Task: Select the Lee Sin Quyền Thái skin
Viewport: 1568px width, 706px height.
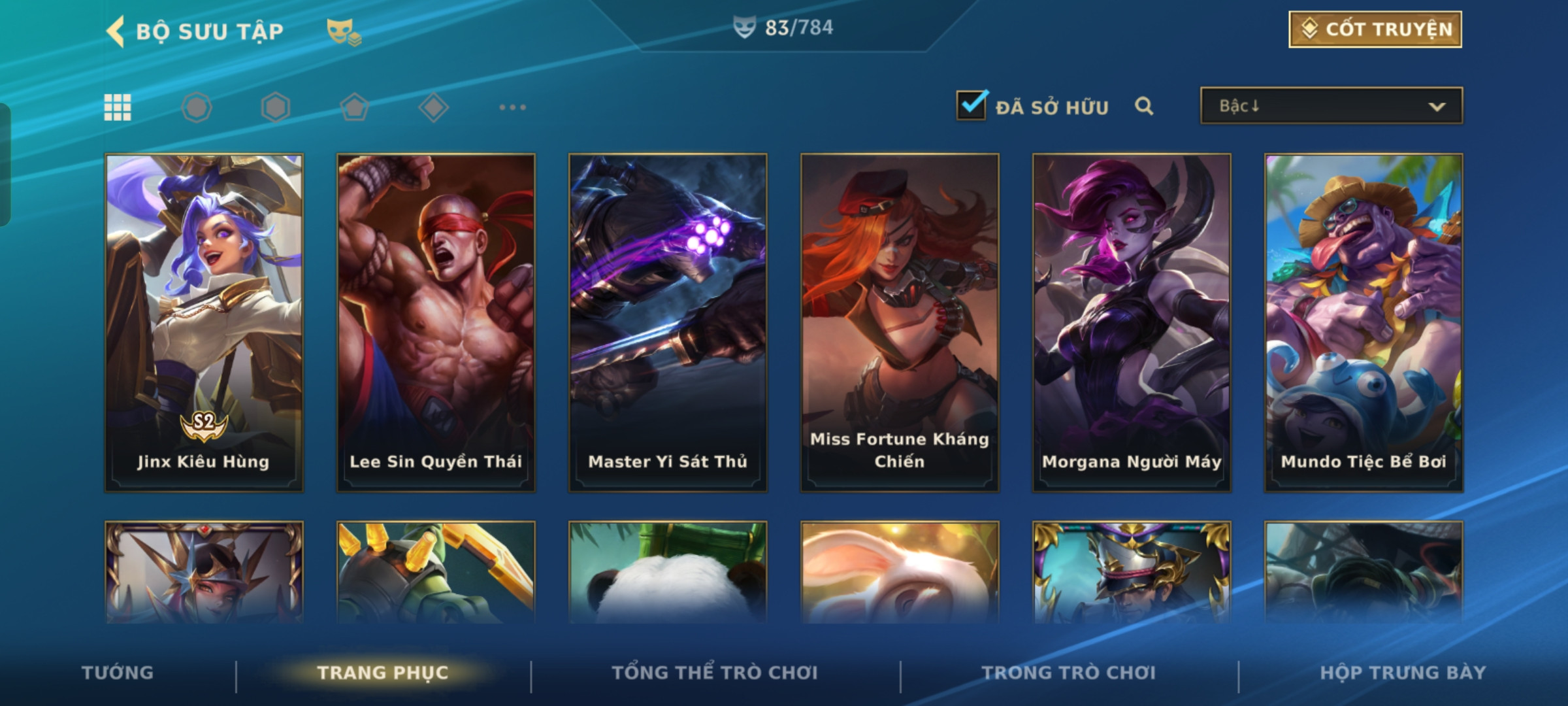Action: [x=436, y=322]
